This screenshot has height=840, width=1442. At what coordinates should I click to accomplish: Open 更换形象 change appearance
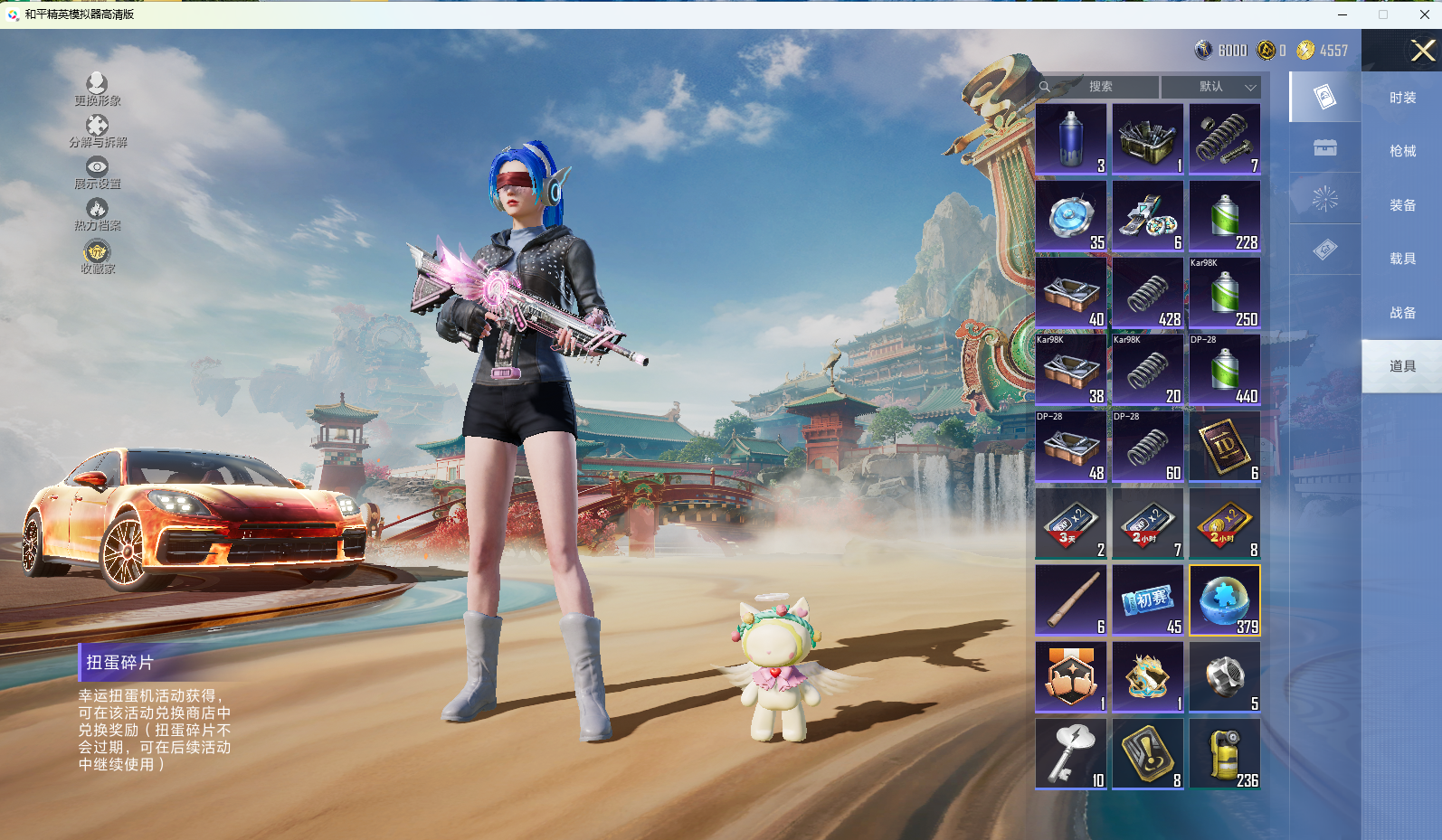pyautogui.click(x=98, y=90)
